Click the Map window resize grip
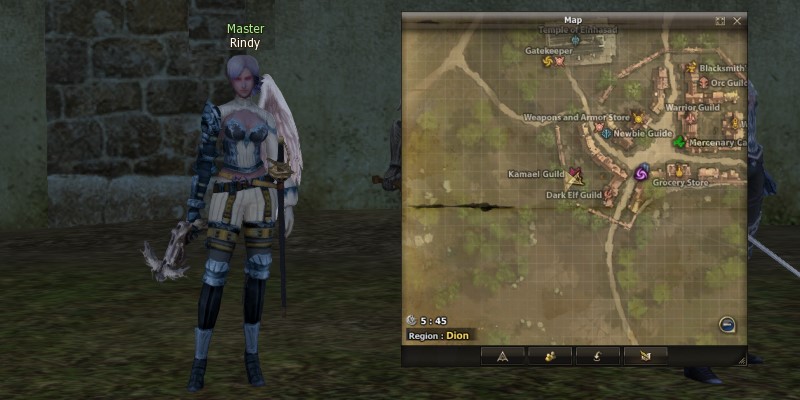The height and width of the screenshot is (400, 800). 741,359
